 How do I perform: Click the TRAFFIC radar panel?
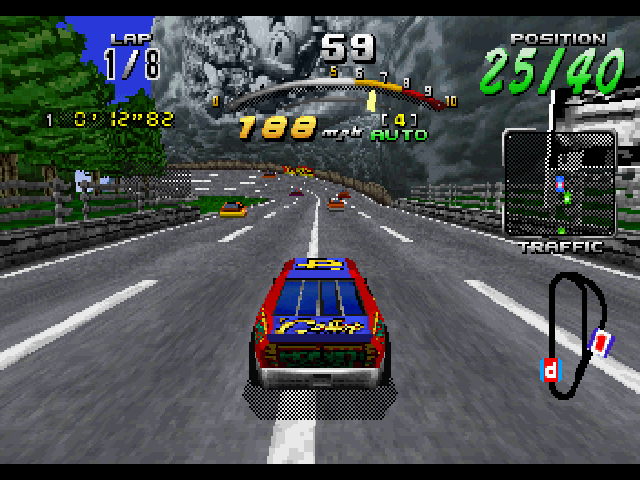tap(559, 184)
